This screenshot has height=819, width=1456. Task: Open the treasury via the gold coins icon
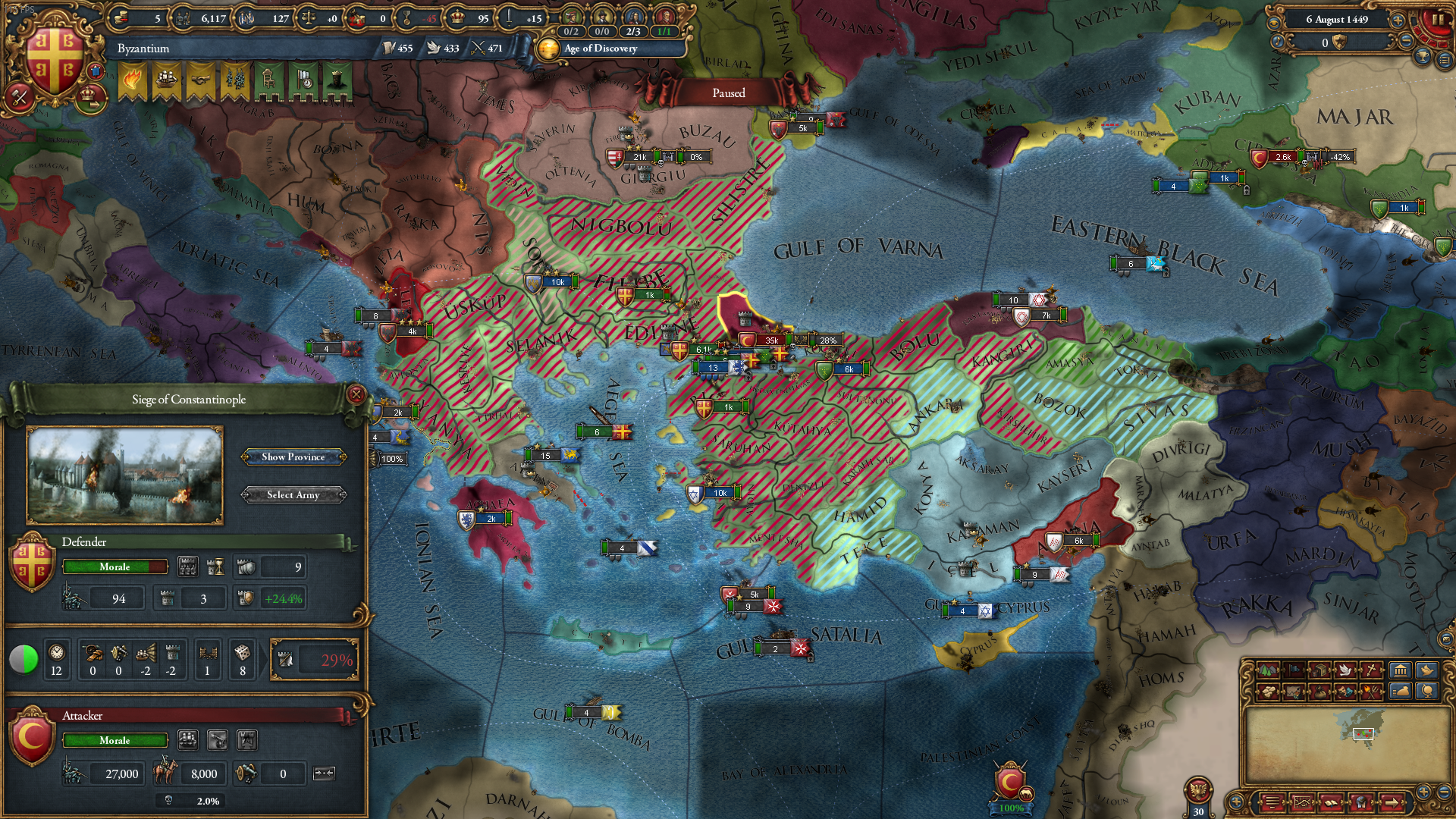pos(120,18)
